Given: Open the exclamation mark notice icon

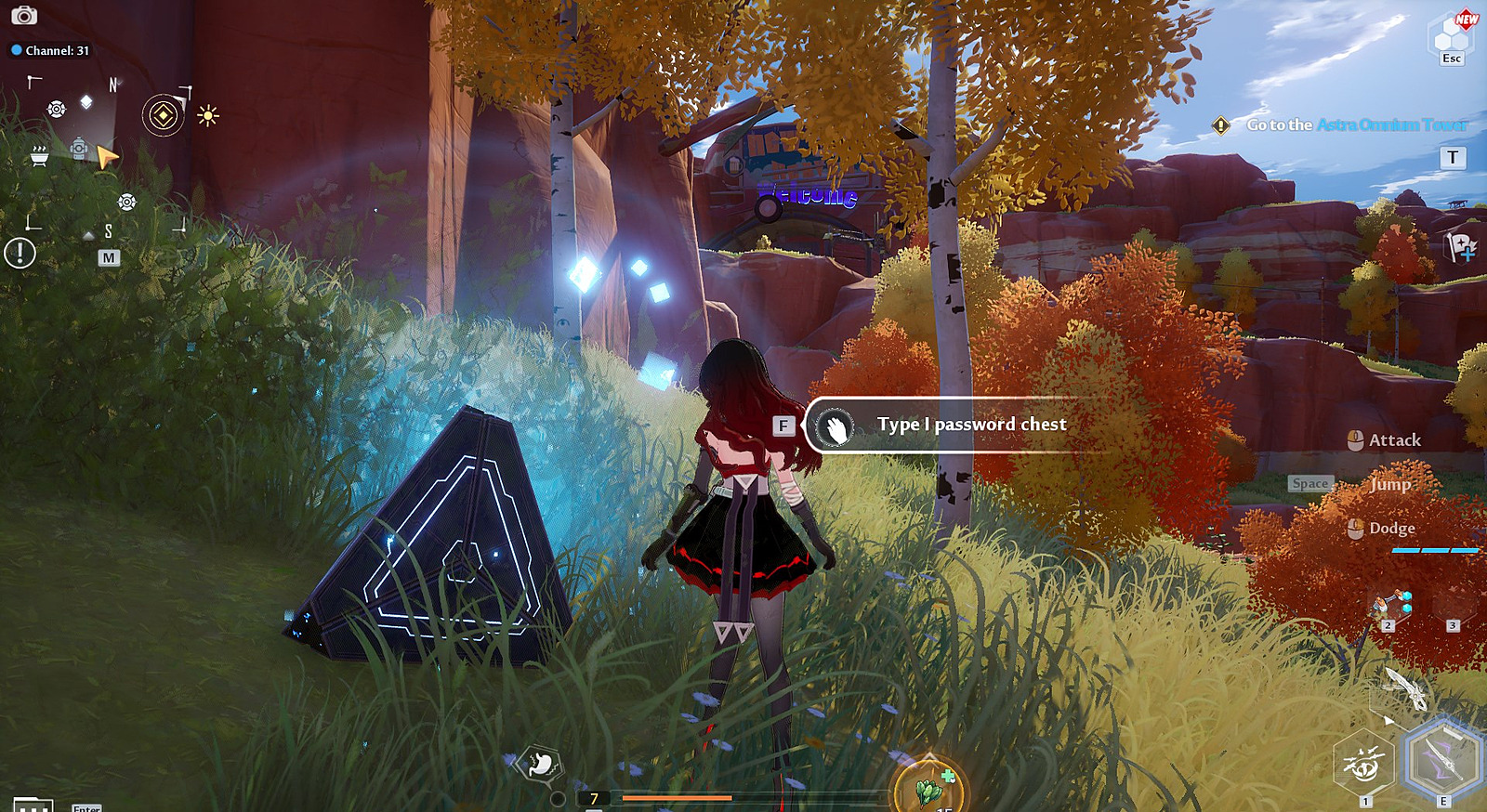Looking at the screenshot, I should (20, 253).
